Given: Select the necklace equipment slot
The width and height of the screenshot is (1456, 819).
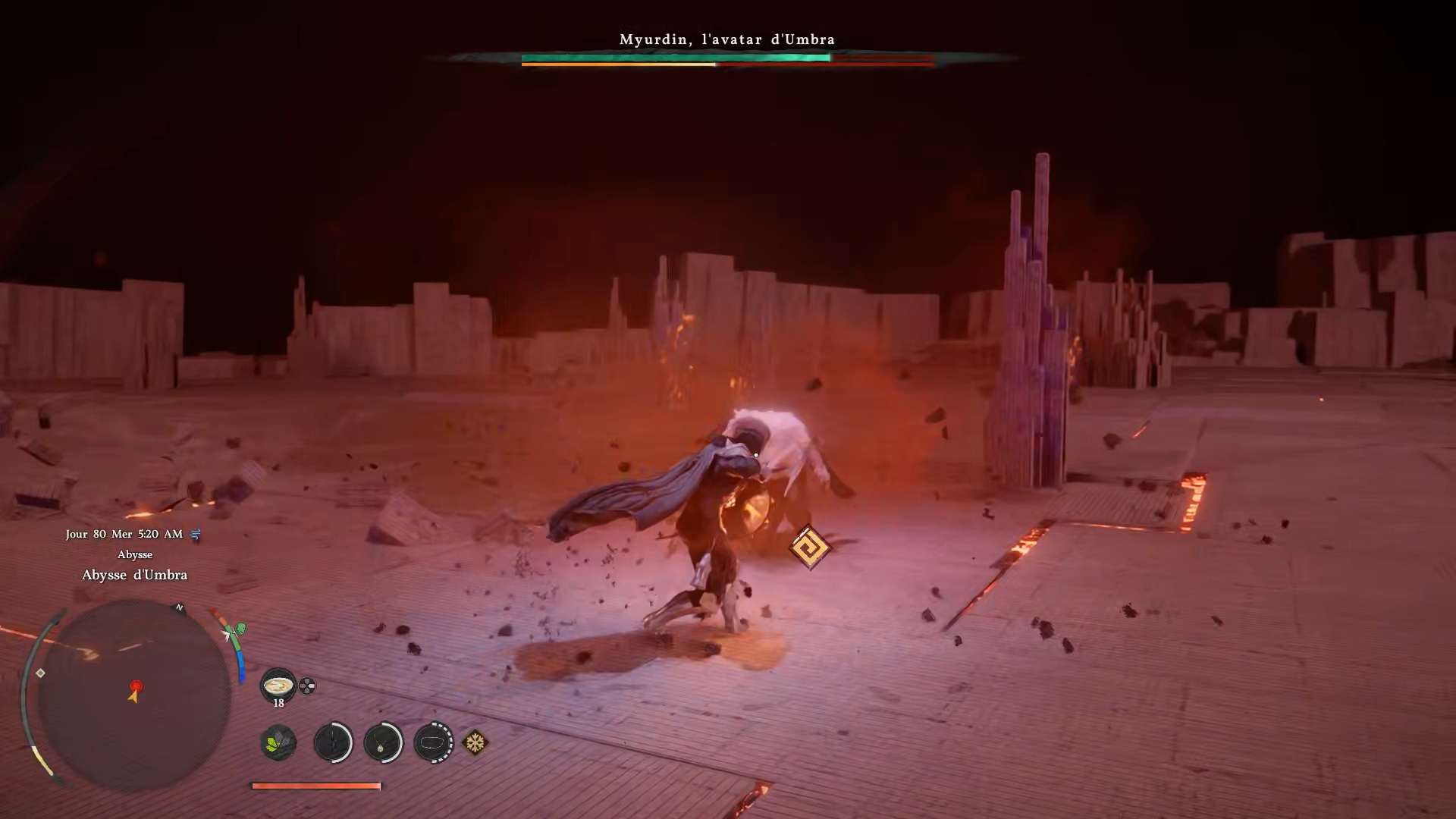Looking at the screenshot, I should pos(383,742).
